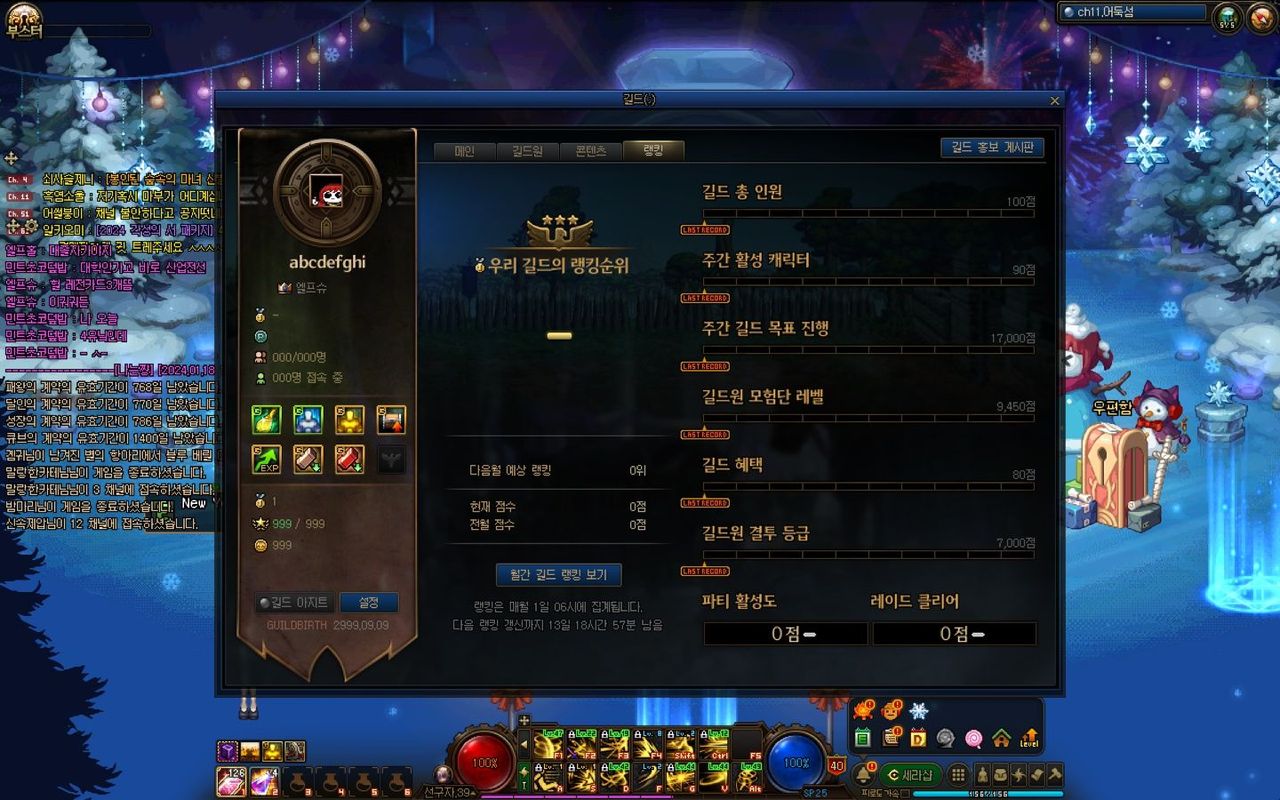
Task: Click the 세라샵 shop button
Action: coord(910,775)
